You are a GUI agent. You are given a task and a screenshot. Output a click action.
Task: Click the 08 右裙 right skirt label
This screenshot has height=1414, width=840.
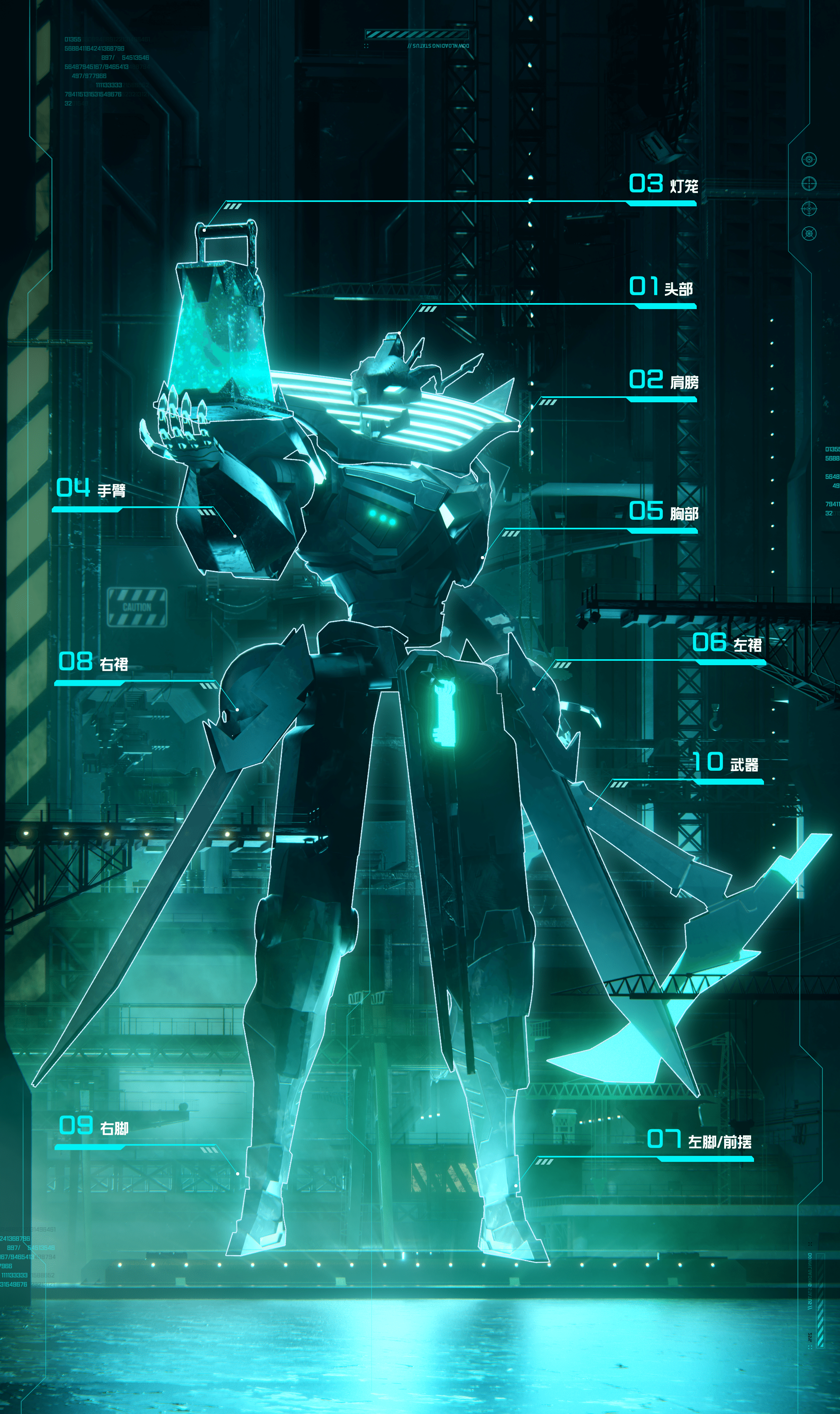(94, 662)
